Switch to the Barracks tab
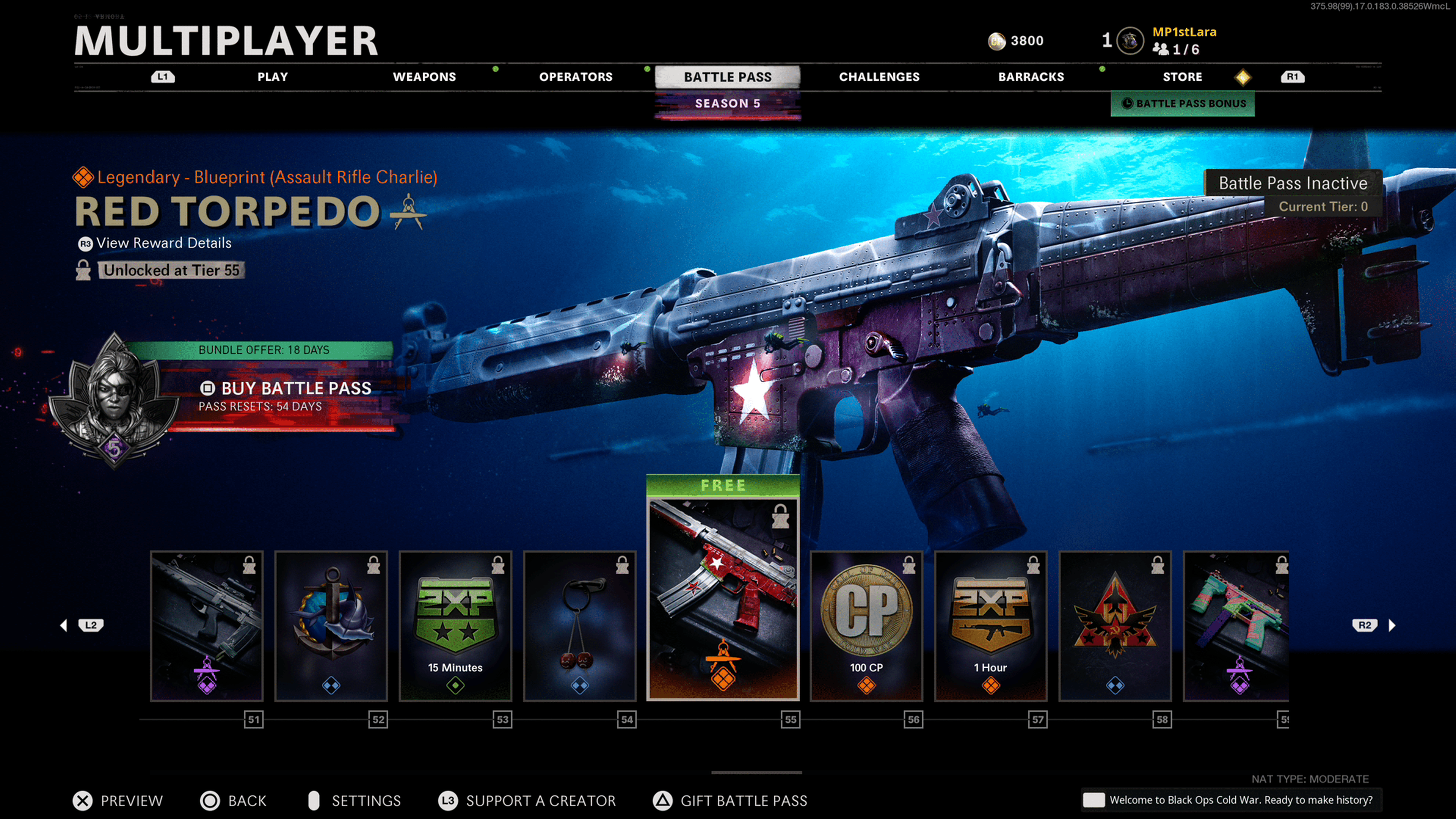 [1031, 77]
